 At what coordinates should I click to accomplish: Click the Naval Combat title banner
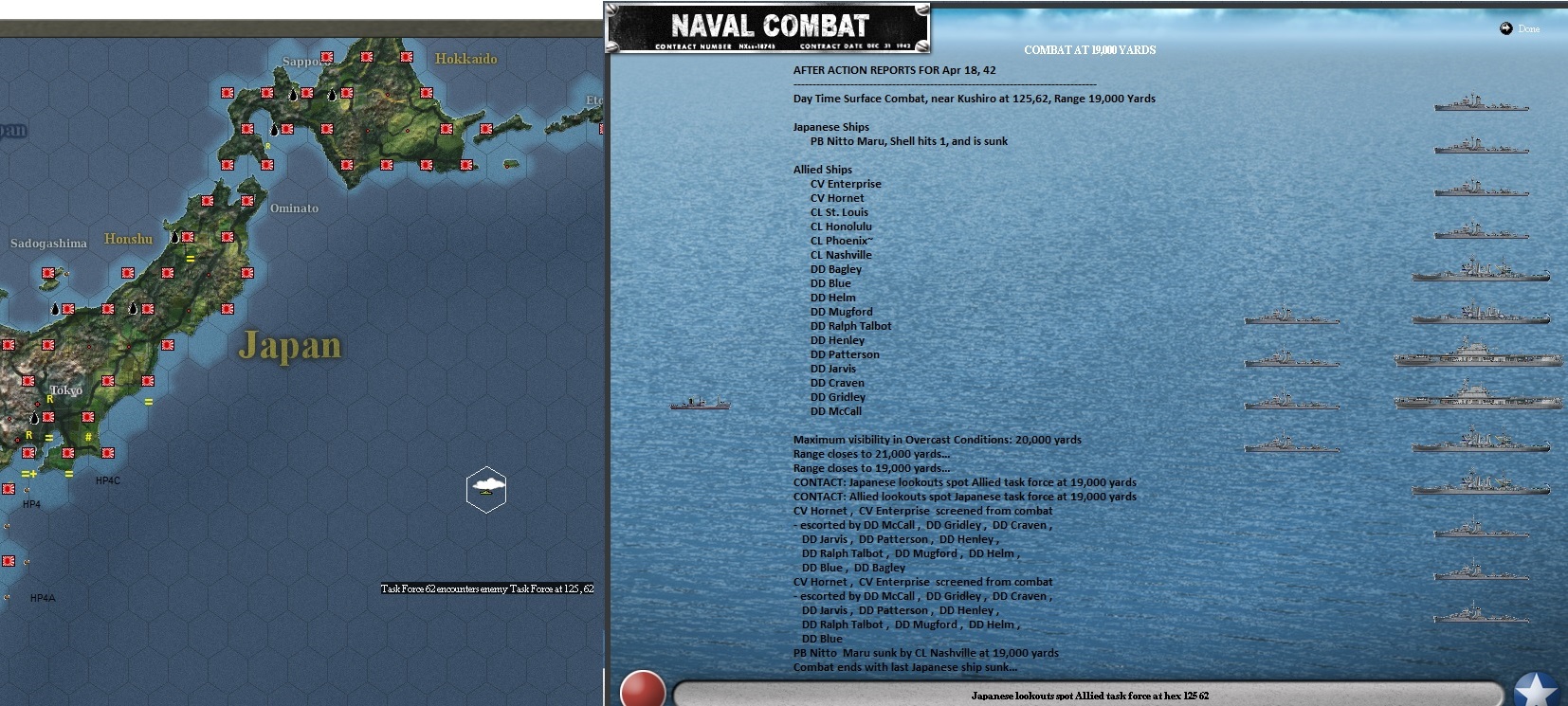tap(770, 26)
